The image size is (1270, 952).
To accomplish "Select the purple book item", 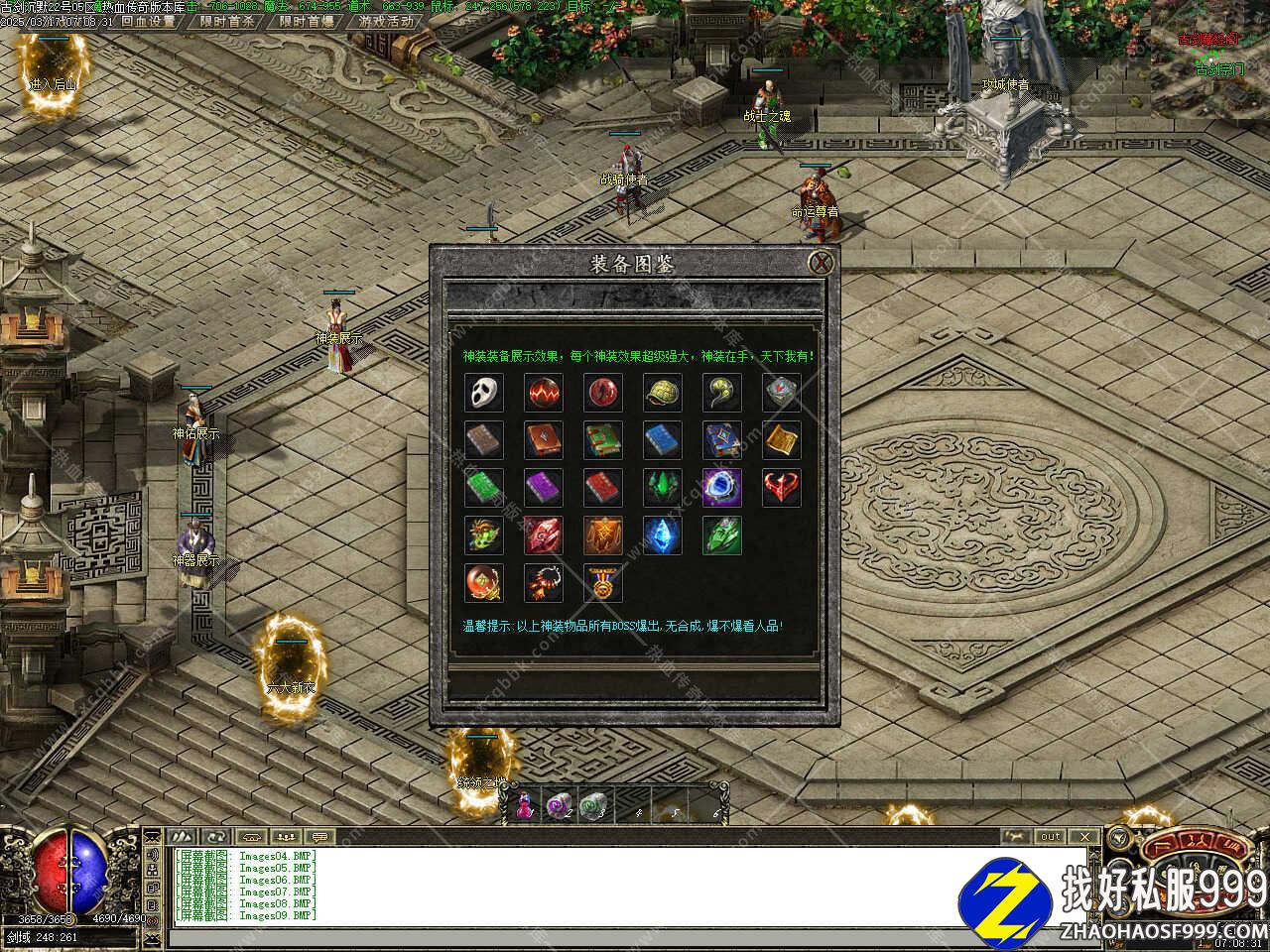I will coord(543,488).
